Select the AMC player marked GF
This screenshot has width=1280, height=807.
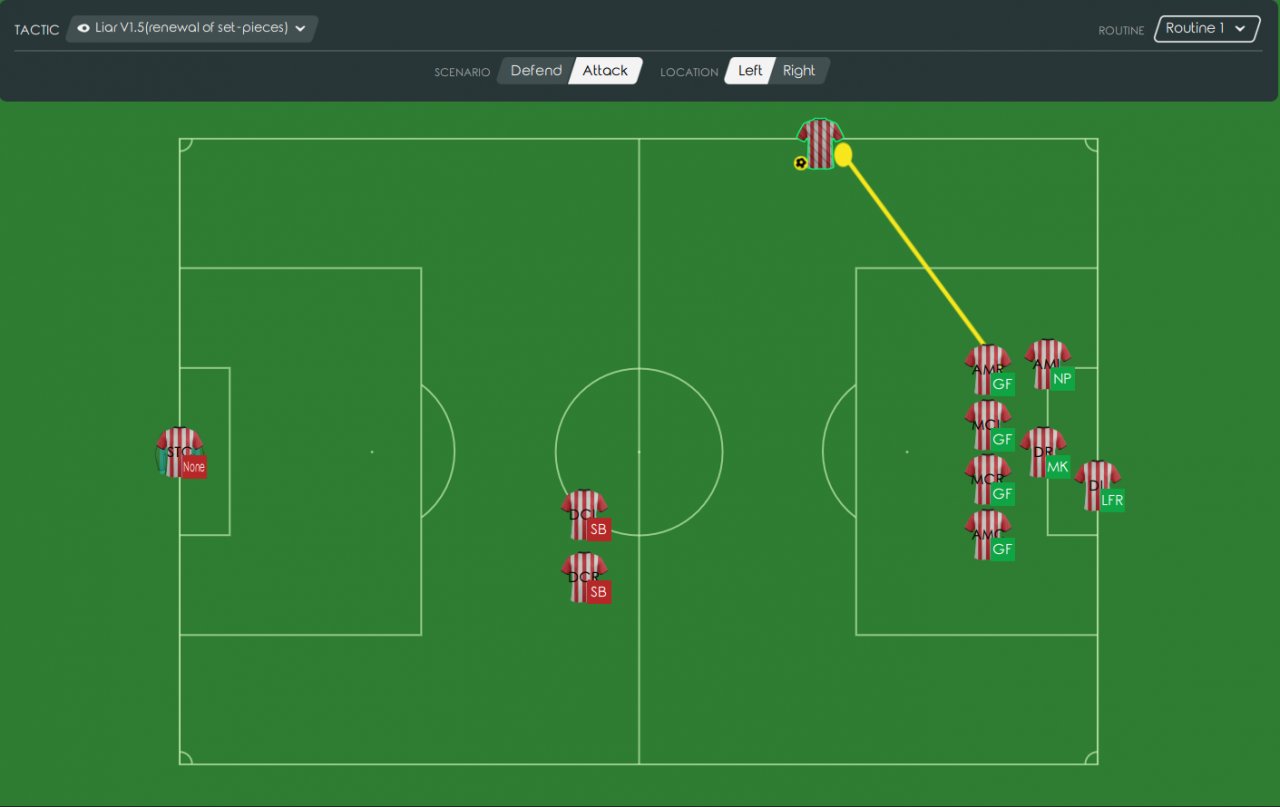coord(988,534)
